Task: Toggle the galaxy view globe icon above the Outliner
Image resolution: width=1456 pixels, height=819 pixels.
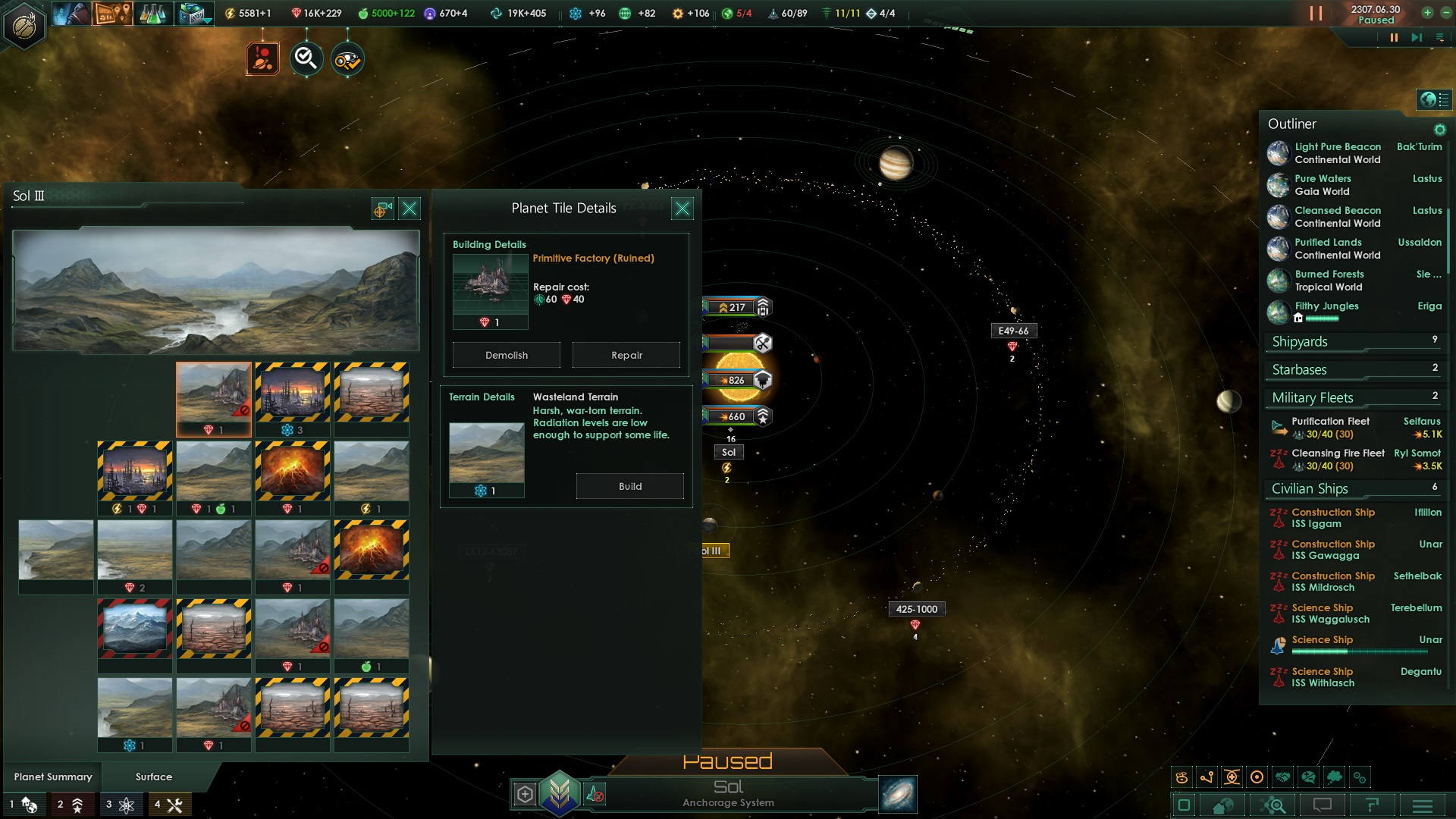Action: 1429,99
